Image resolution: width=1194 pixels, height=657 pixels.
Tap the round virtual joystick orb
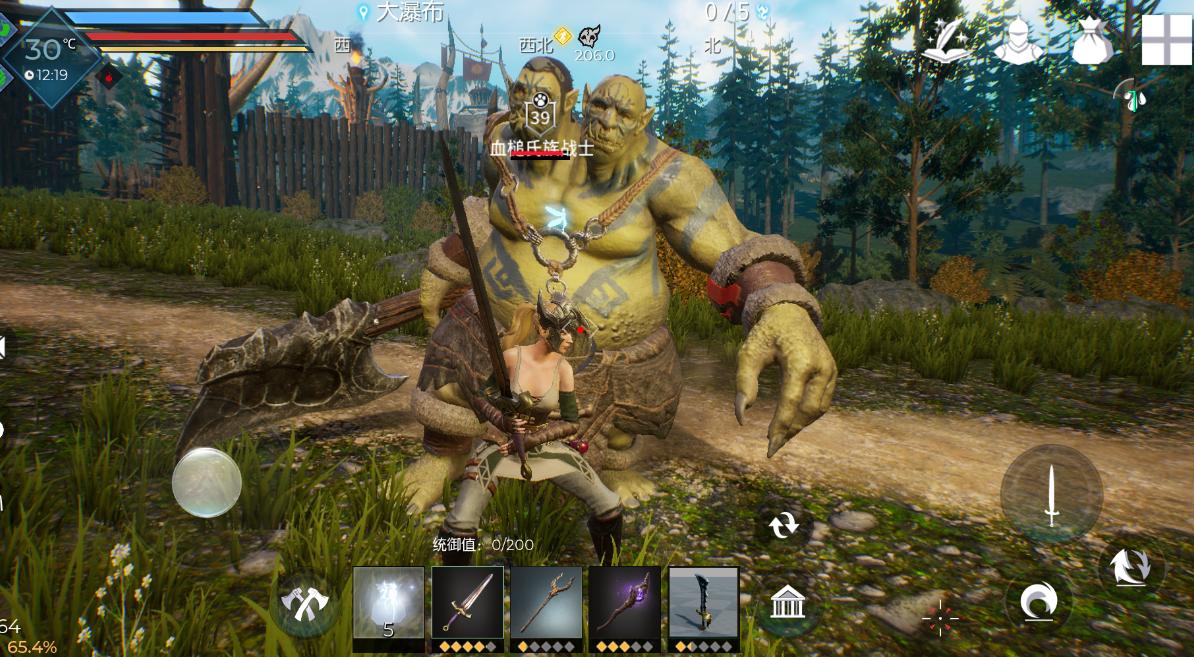click(x=207, y=483)
